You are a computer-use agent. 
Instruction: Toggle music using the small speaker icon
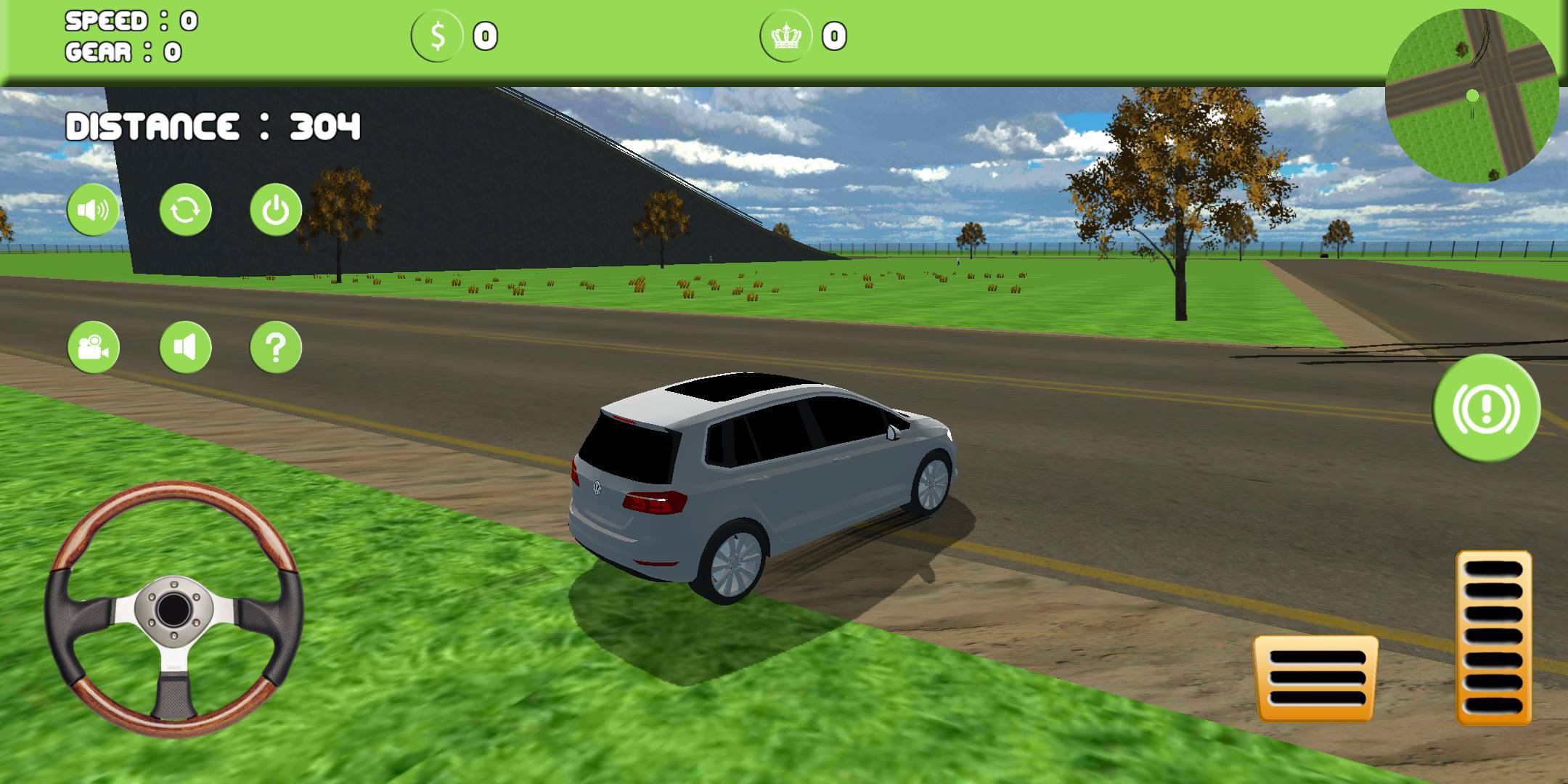point(185,347)
